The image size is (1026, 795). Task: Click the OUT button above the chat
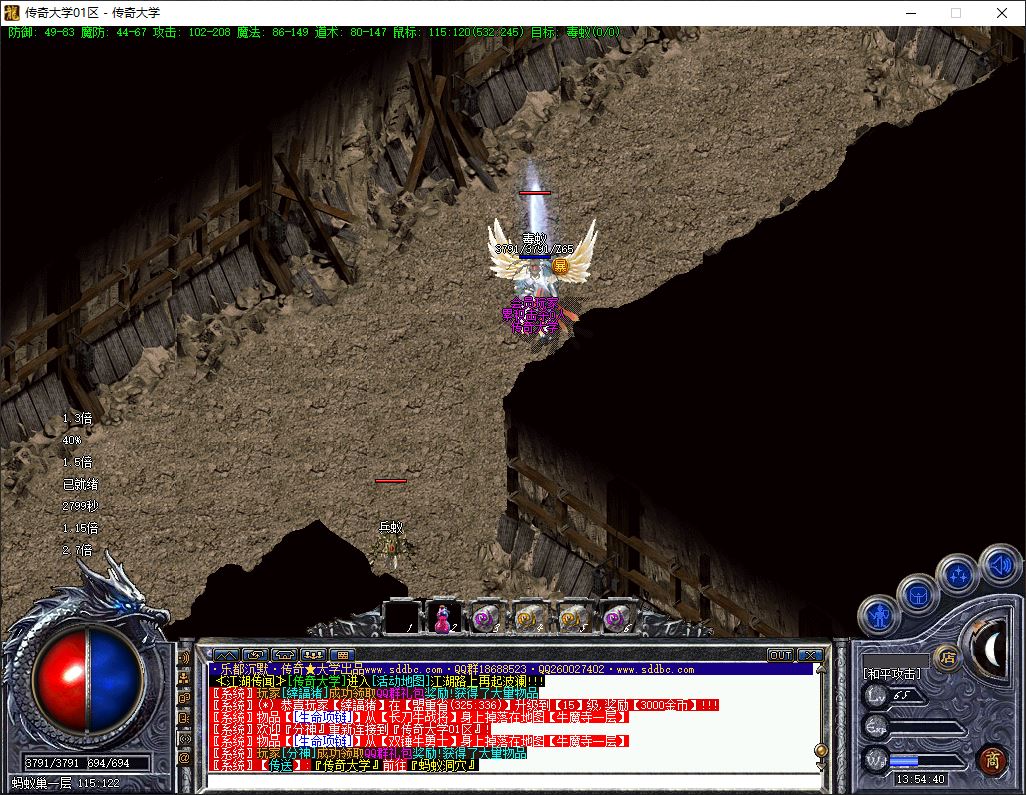780,655
